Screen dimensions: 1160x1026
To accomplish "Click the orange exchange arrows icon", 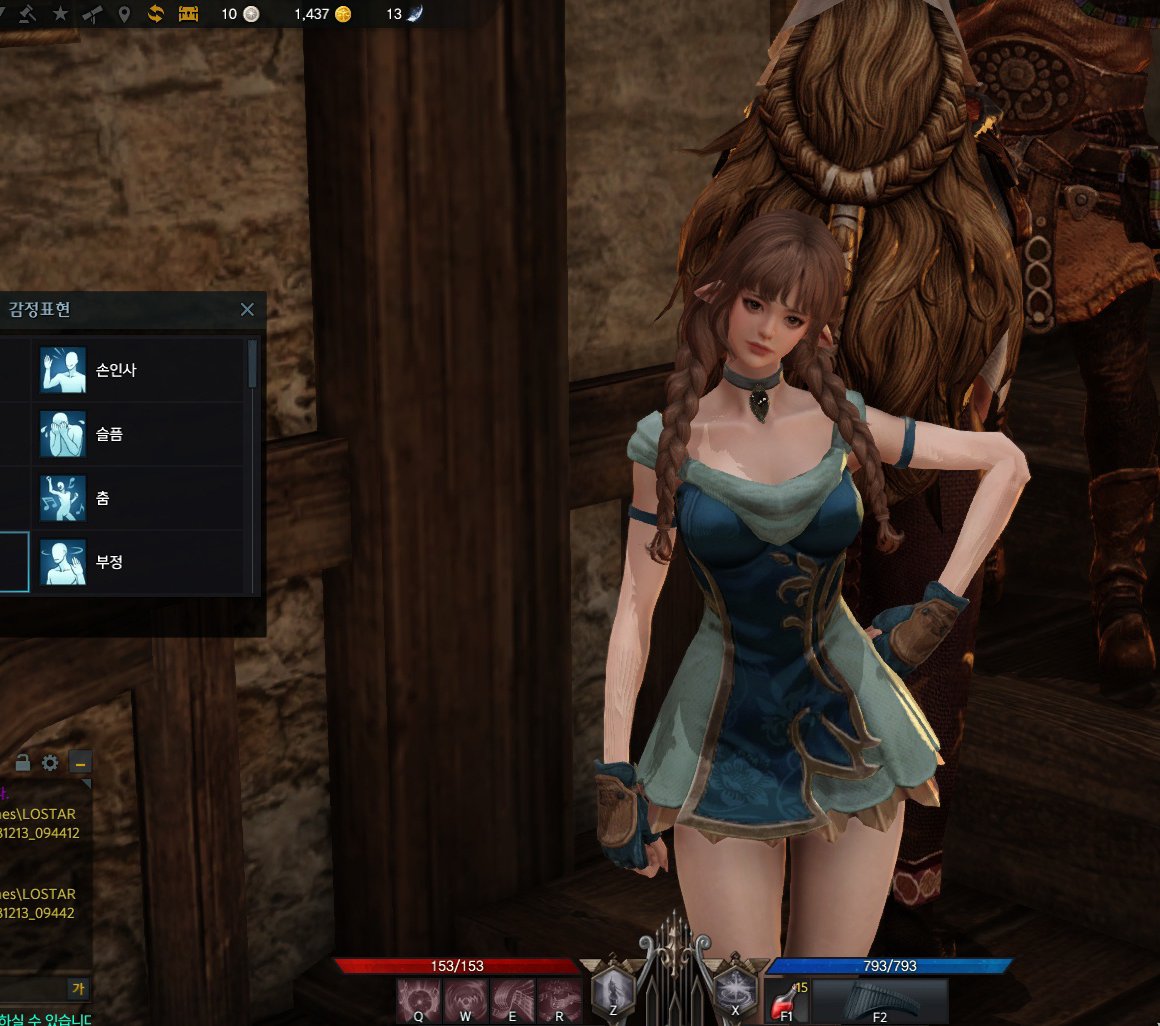I will pos(156,14).
